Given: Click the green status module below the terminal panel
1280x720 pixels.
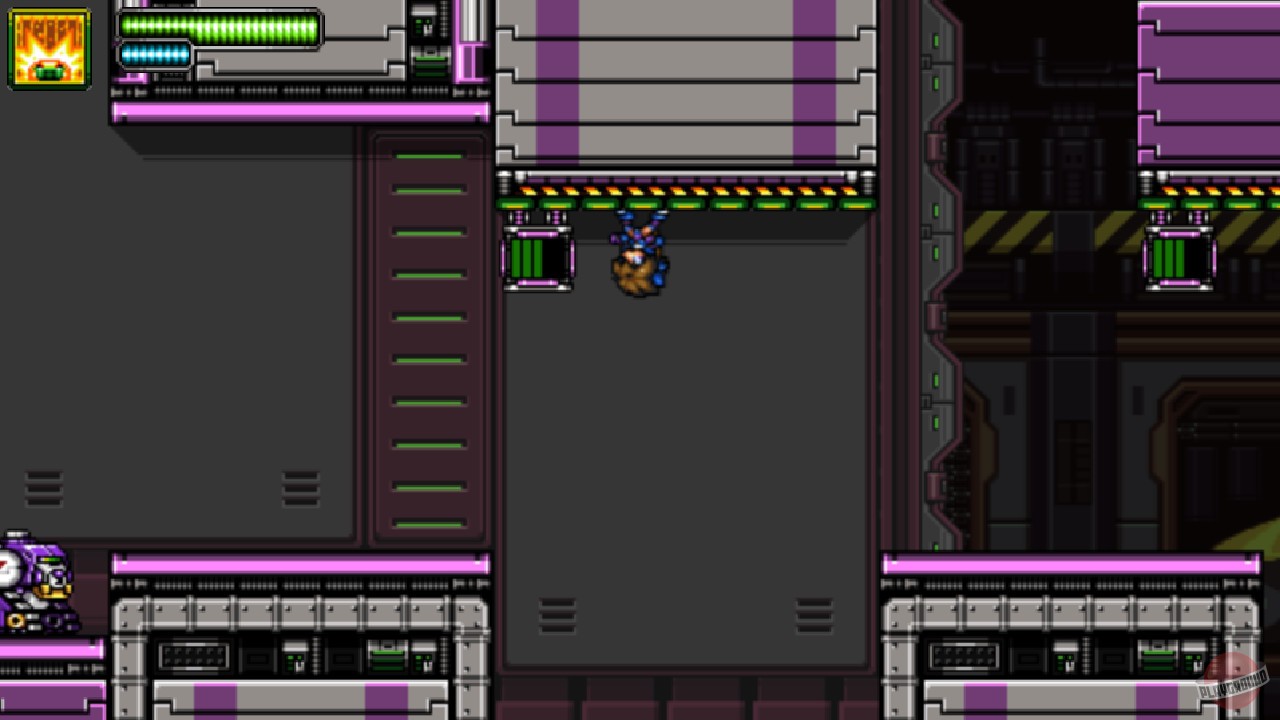Looking at the screenshot, I should click(429, 68).
